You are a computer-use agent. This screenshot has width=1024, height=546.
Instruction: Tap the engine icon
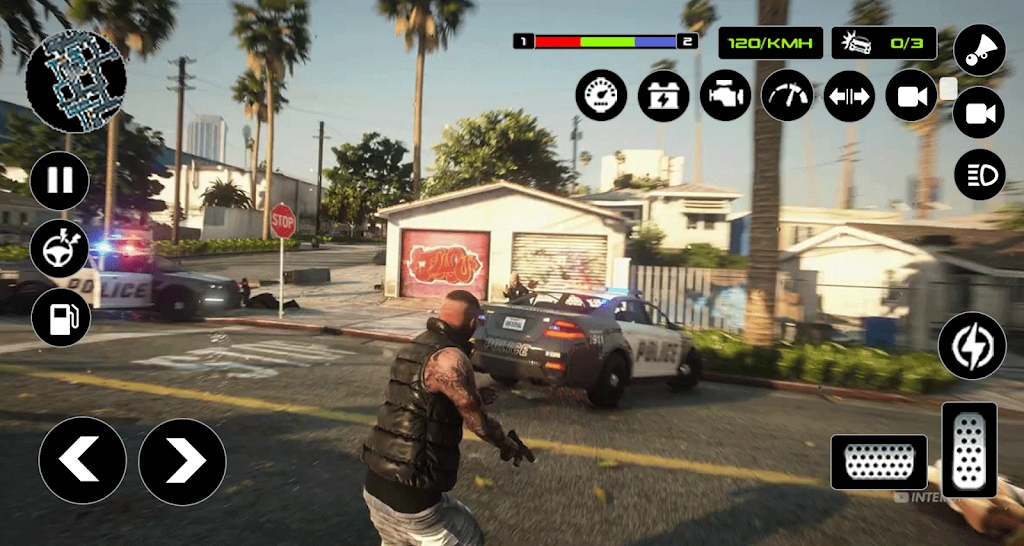point(726,96)
